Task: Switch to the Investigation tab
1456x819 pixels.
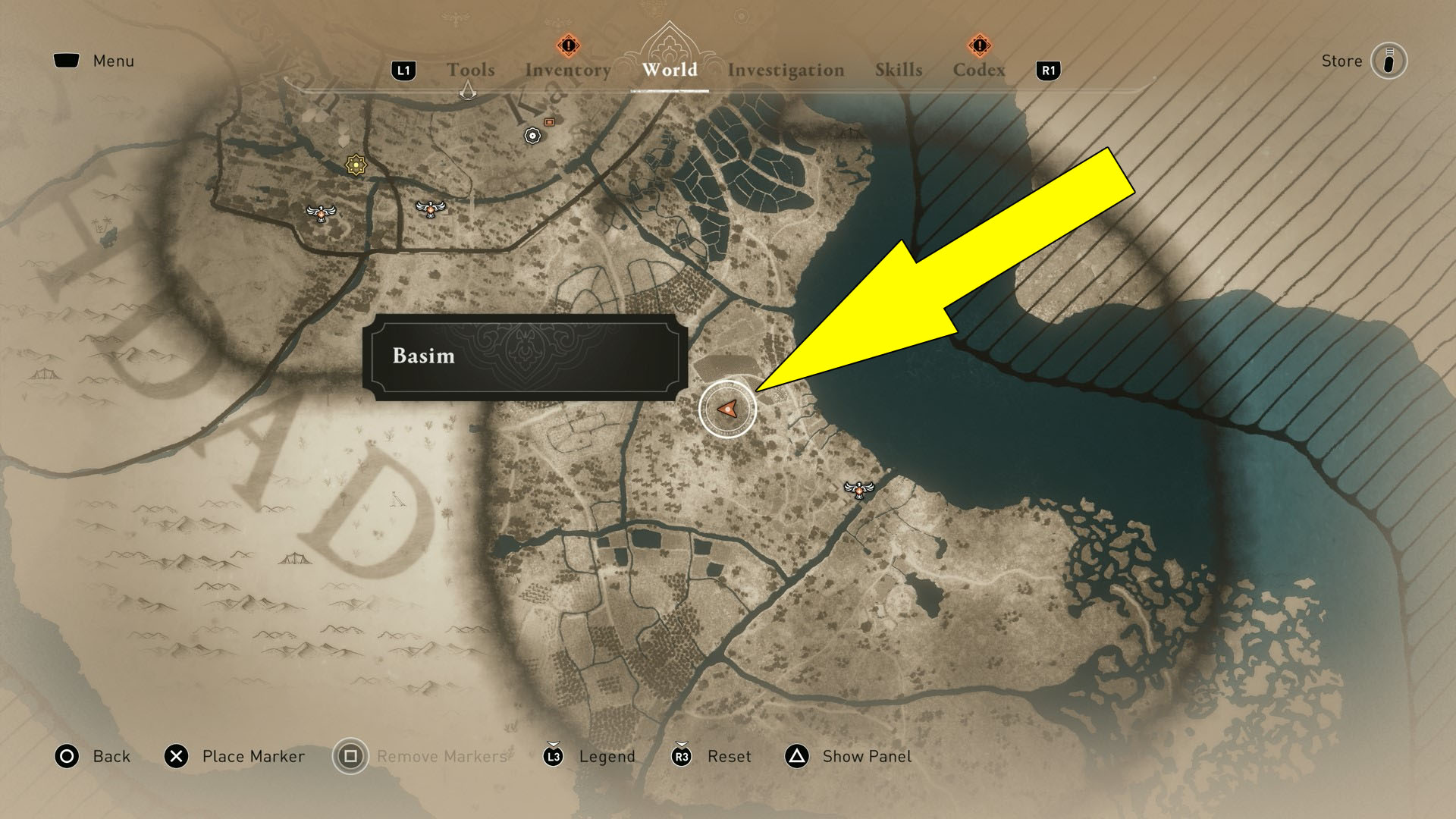Action: pyautogui.click(x=786, y=70)
